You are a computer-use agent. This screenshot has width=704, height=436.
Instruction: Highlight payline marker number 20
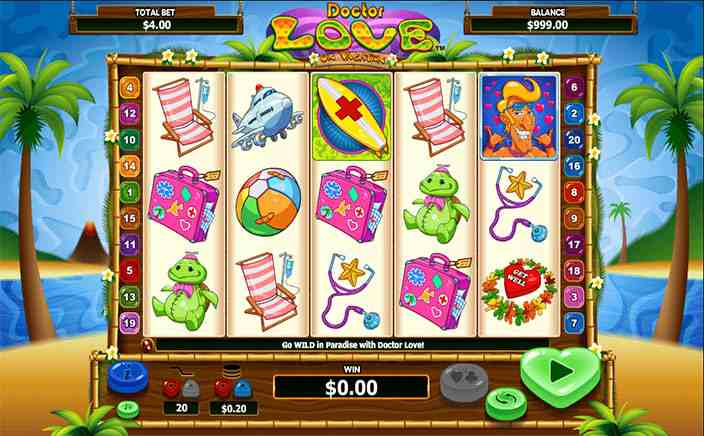coord(574,139)
